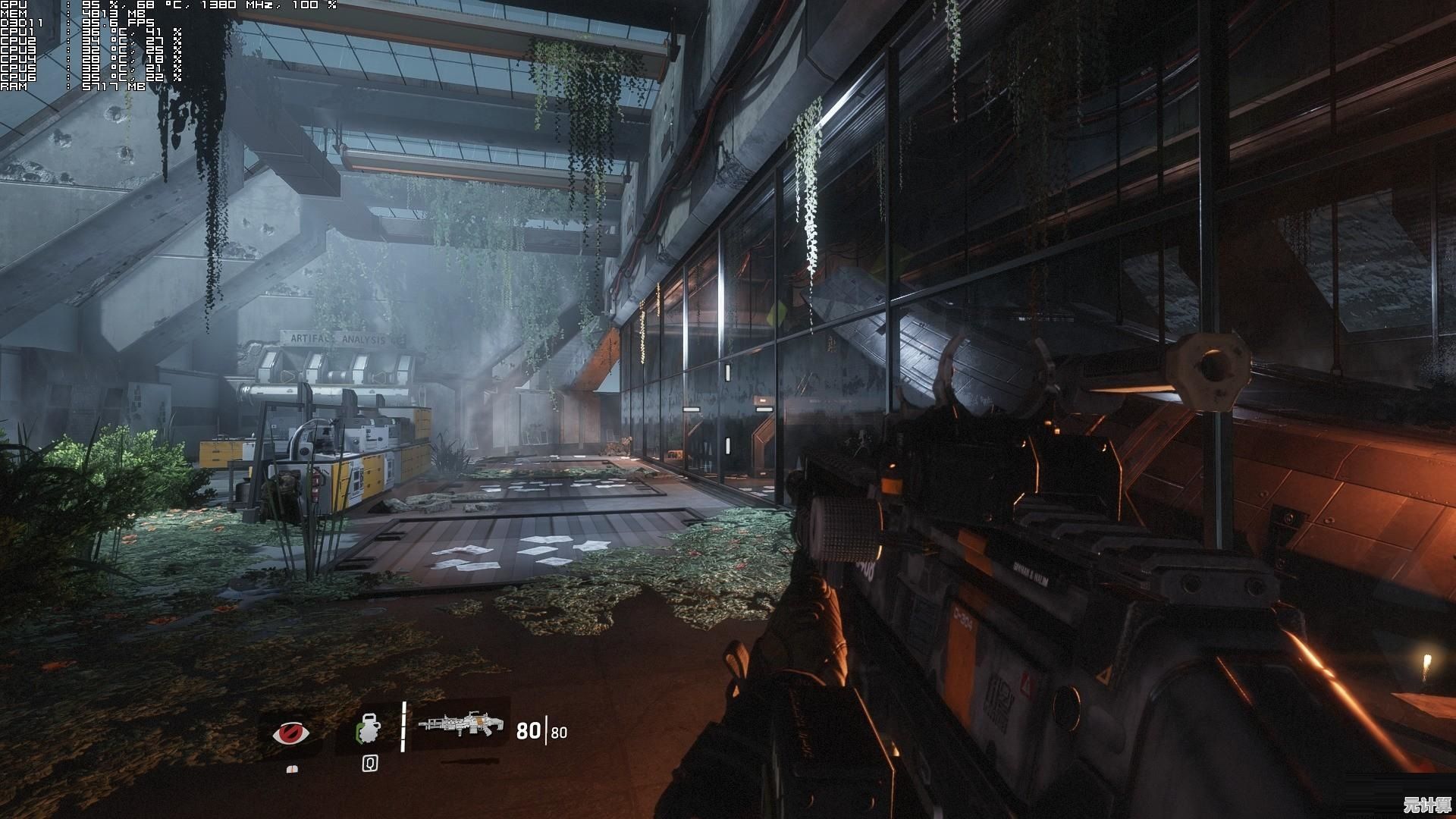Click the equipped machine gun weapon icon

coord(462,726)
